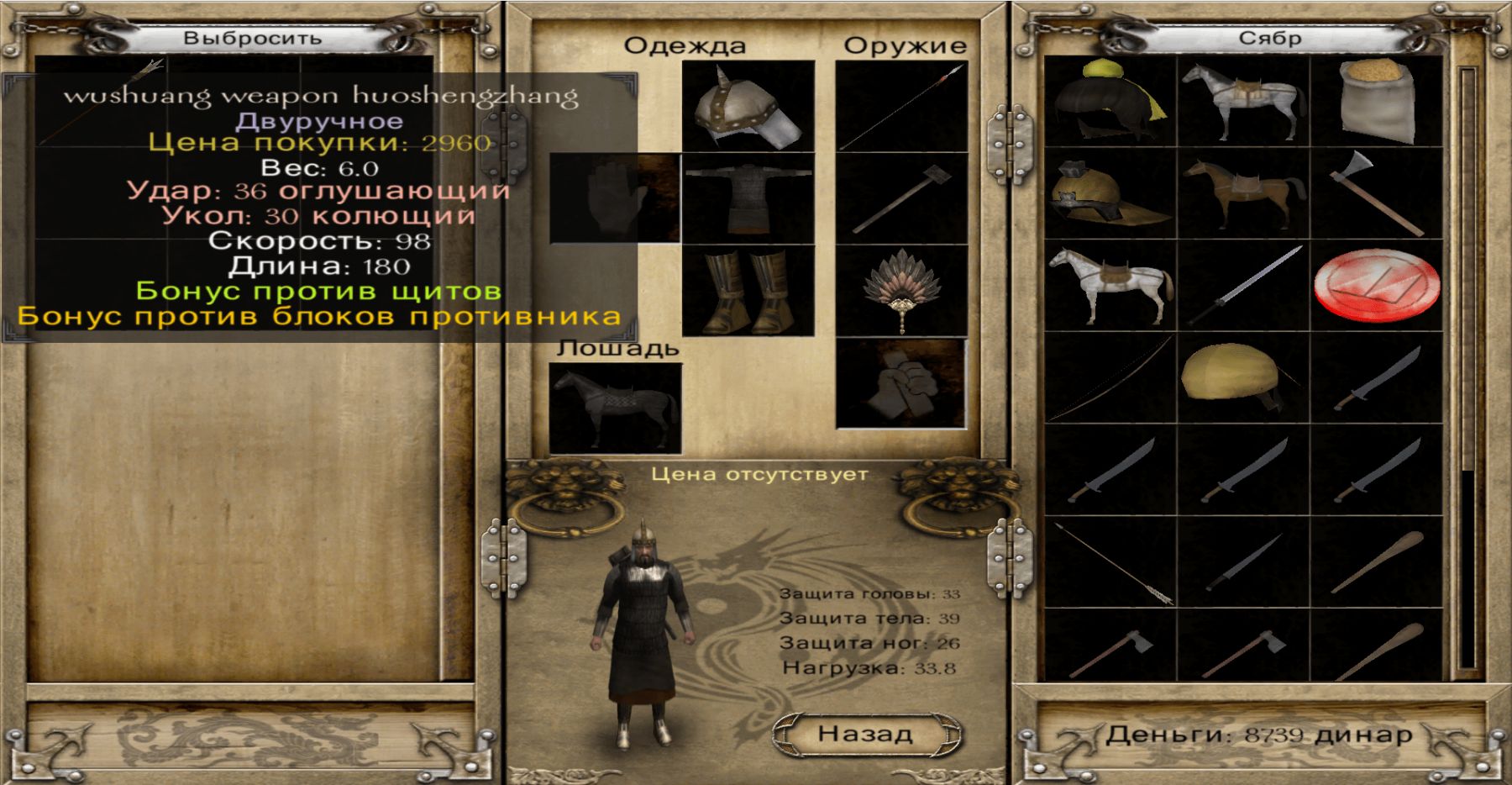The height and width of the screenshot is (785, 1512).
Task: Choose the equipped long-handled hammer weapon slot
Action: (901, 198)
